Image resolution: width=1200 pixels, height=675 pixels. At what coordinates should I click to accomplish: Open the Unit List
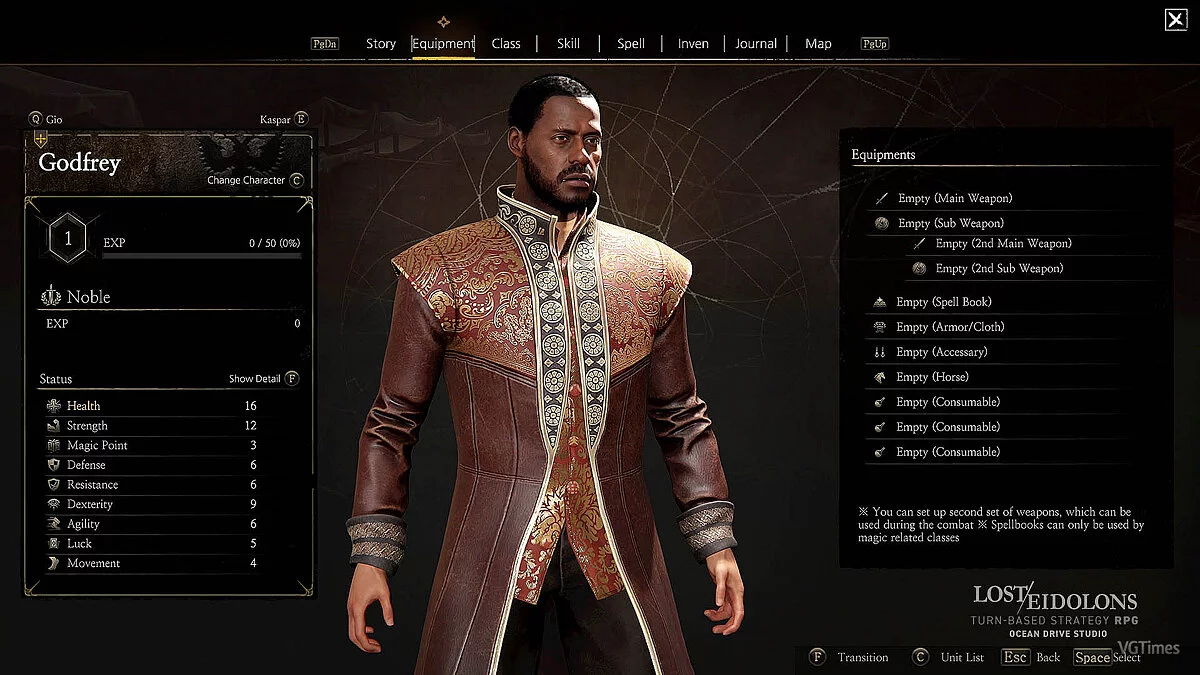click(952, 657)
